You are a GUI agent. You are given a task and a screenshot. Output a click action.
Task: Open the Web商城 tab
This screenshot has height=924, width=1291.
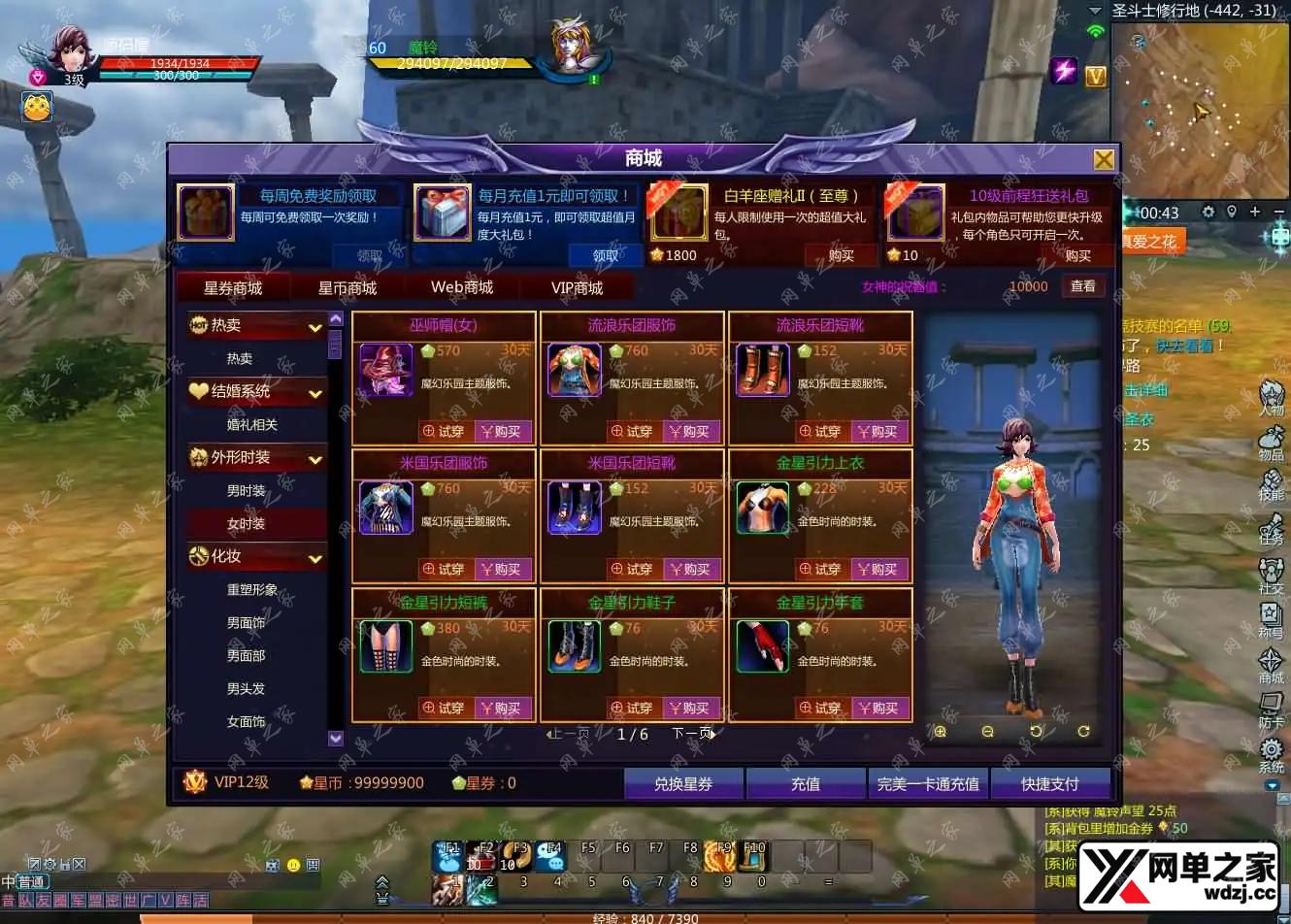point(462,288)
